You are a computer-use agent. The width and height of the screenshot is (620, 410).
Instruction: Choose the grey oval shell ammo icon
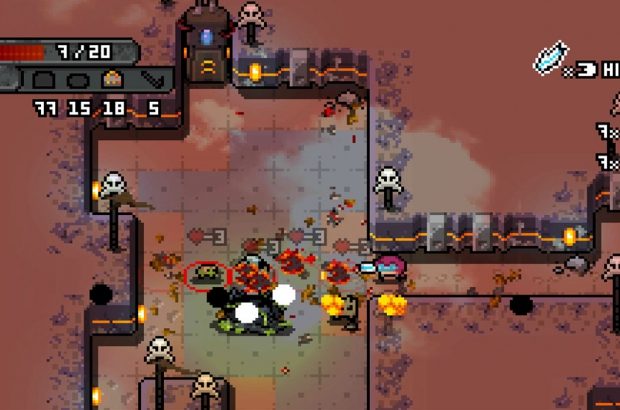point(78,80)
